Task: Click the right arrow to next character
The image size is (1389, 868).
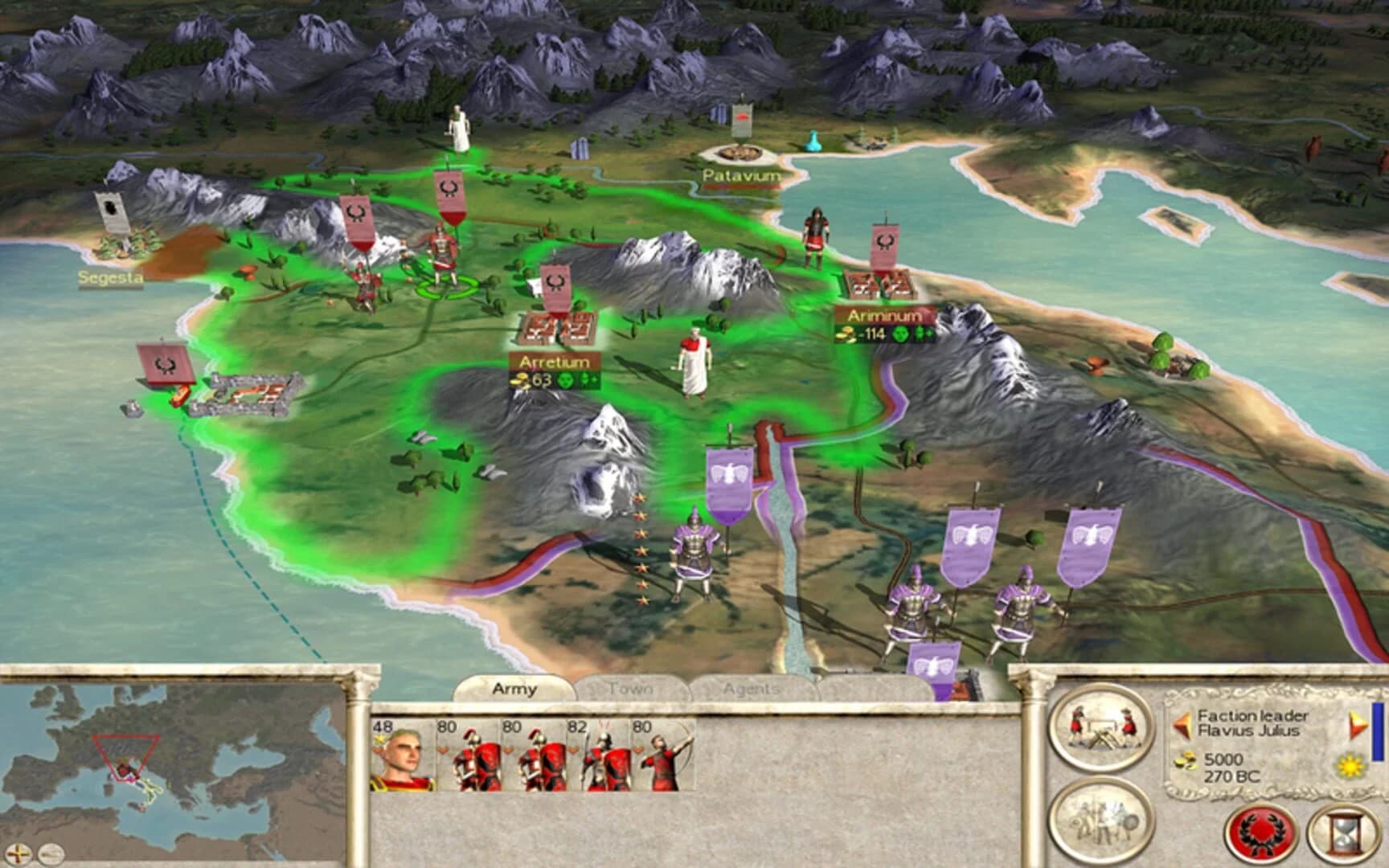Action: point(1359,723)
